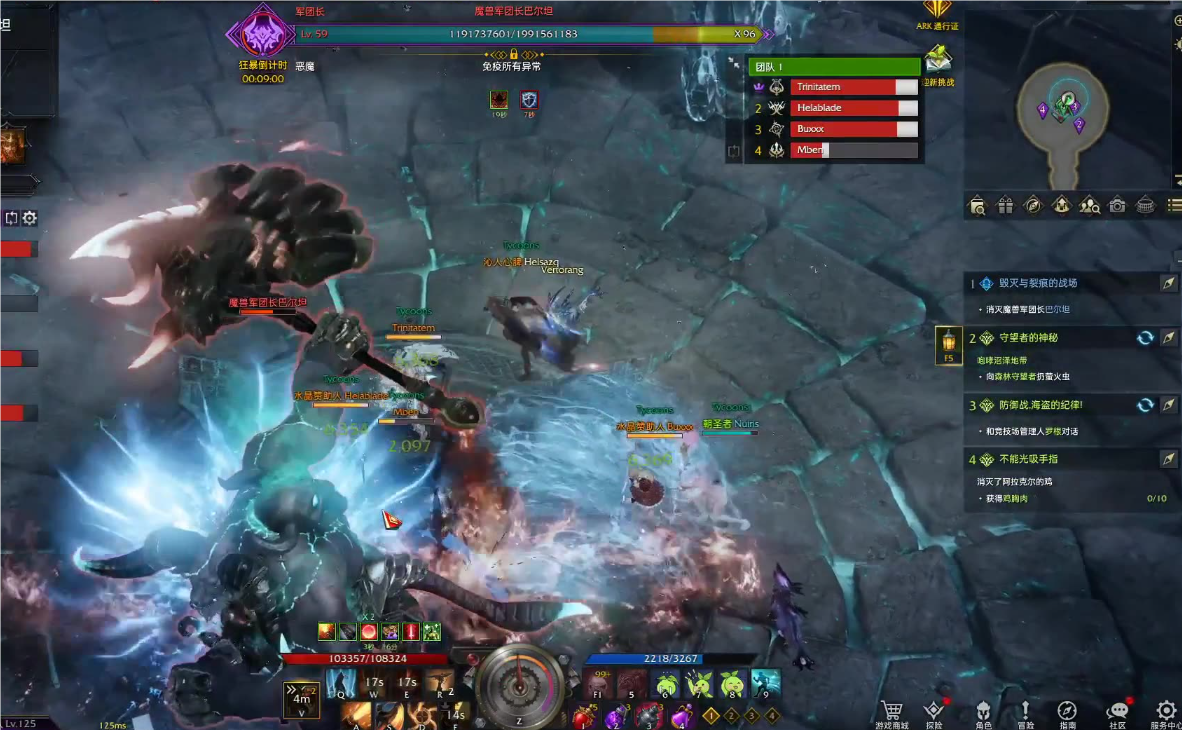This screenshot has height=730, width=1182.
Task: Open the 社区 community menu
Action: [1118, 711]
